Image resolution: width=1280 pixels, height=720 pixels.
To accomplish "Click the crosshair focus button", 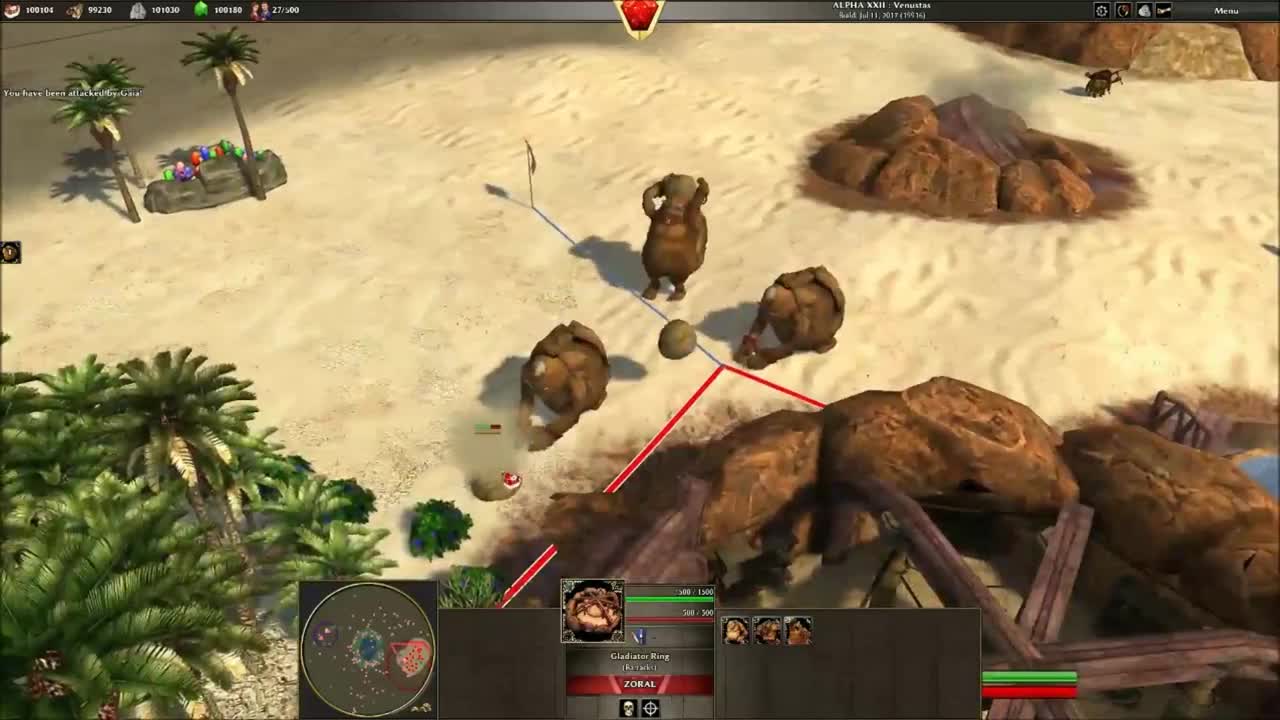I will pos(651,708).
